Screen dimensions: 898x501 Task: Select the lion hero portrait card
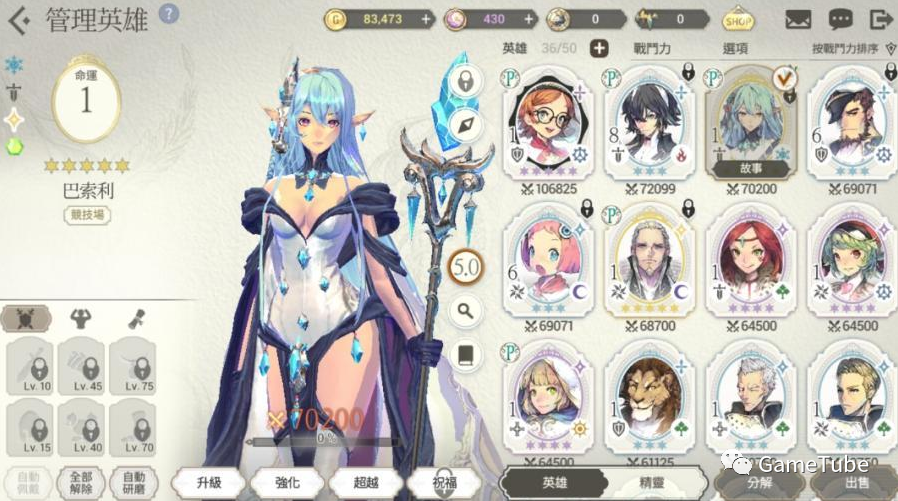point(649,397)
